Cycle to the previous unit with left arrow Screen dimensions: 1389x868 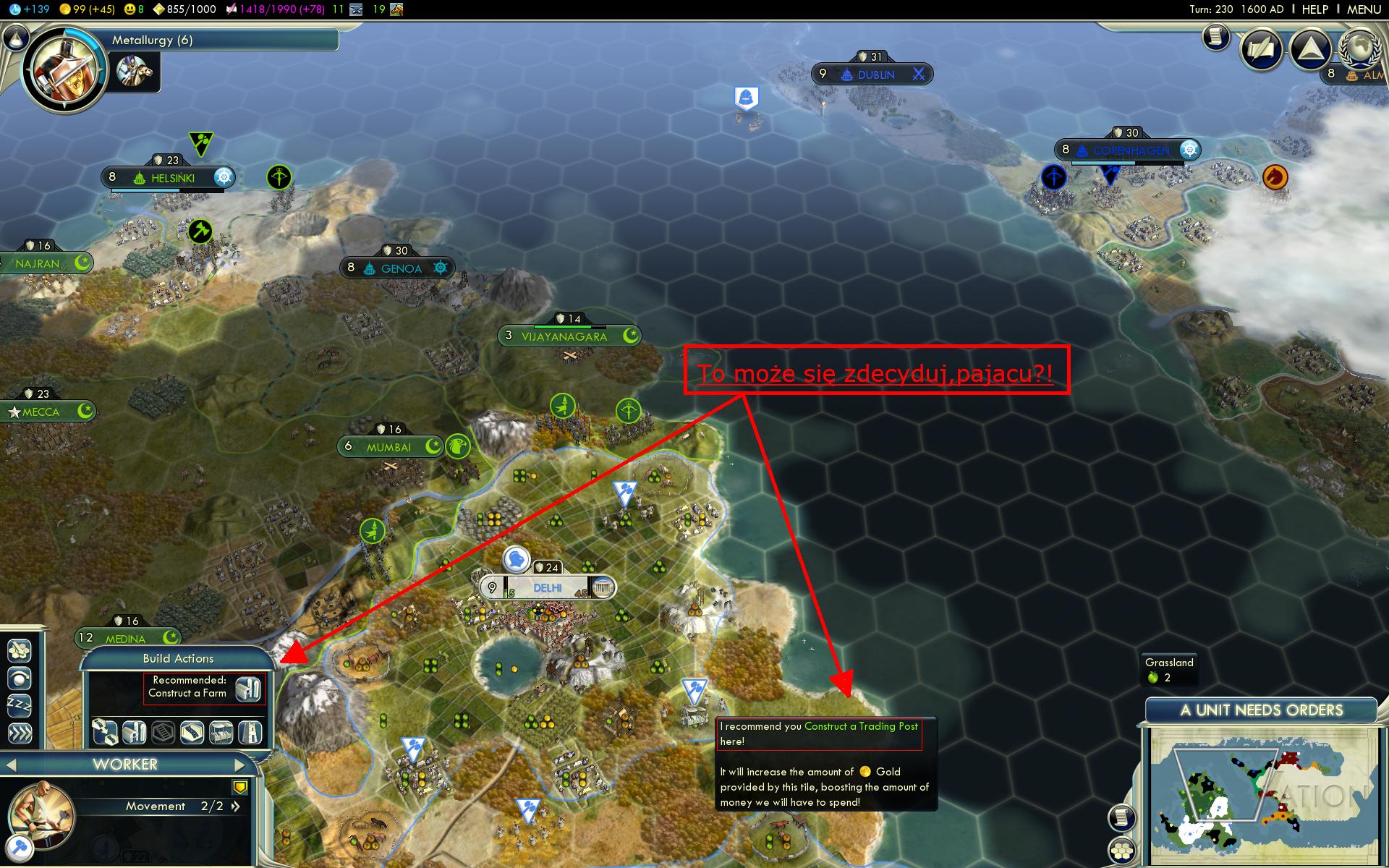(11, 765)
